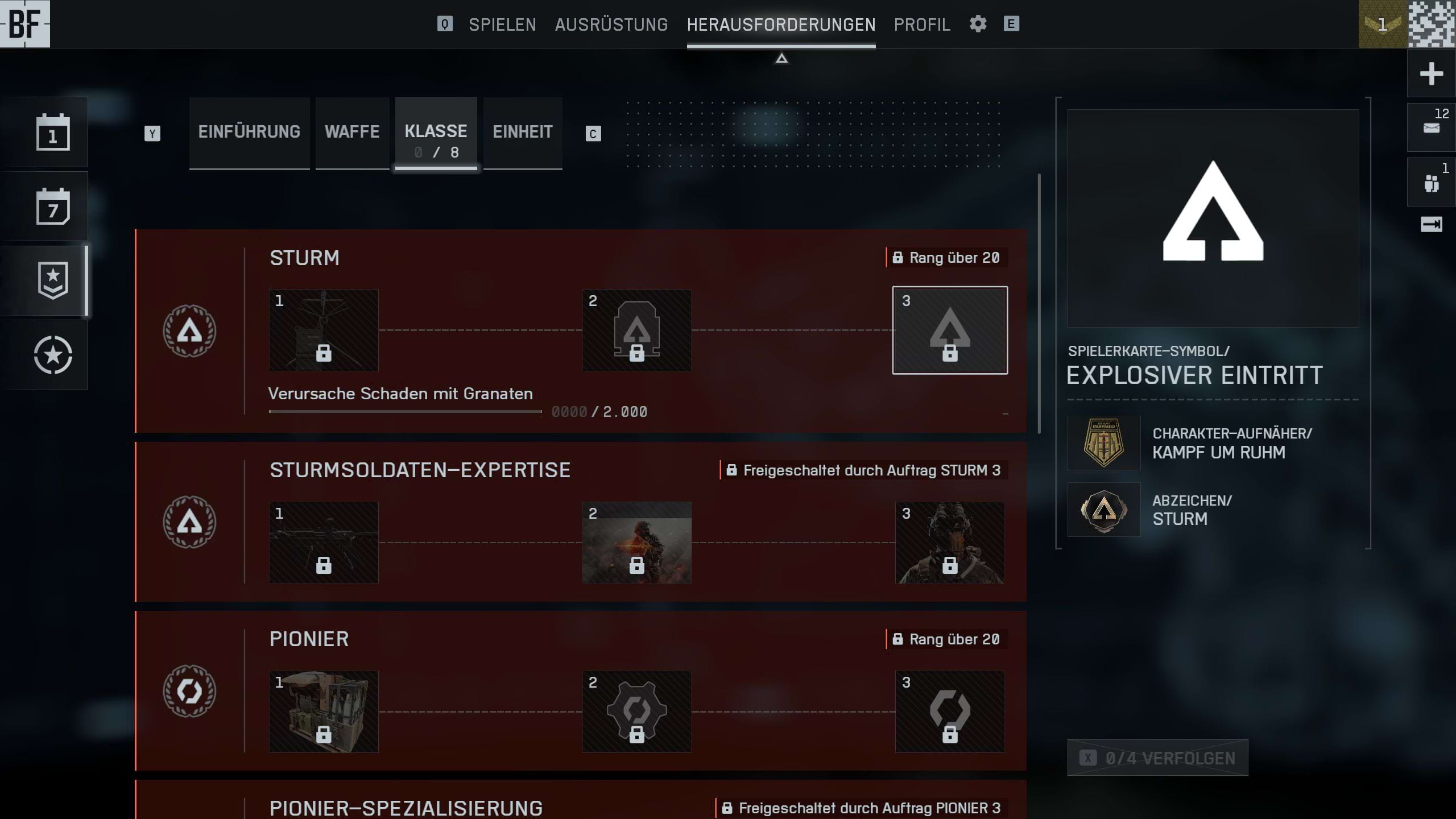The width and height of the screenshot is (1456, 819).
Task: Select the Herausforderungen menu tab
Action: coord(781,24)
